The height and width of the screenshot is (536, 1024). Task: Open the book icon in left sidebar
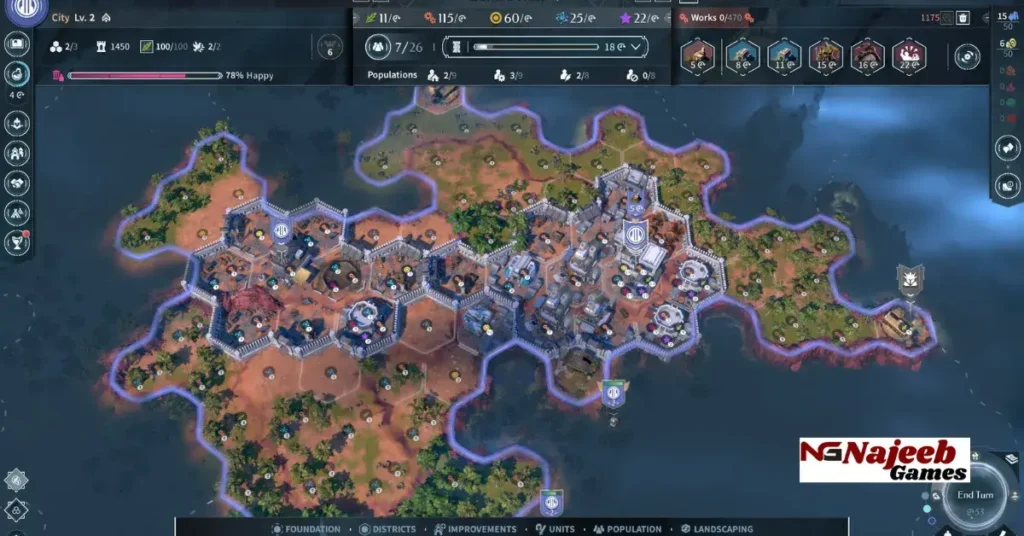(17, 43)
